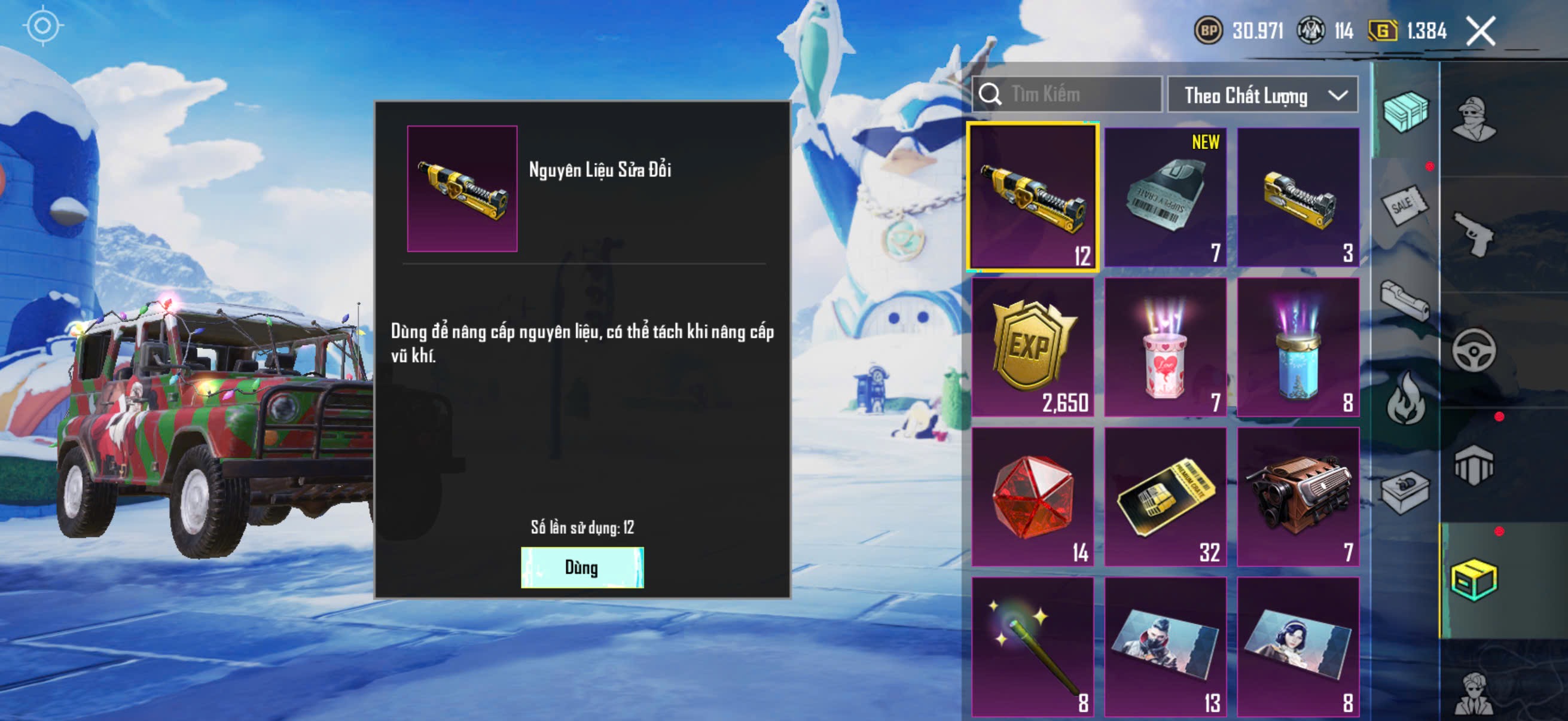Open the character outfit tab with cap
Viewport: 1568px width, 721px height.
pyautogui.click(x=1473, y=119)
